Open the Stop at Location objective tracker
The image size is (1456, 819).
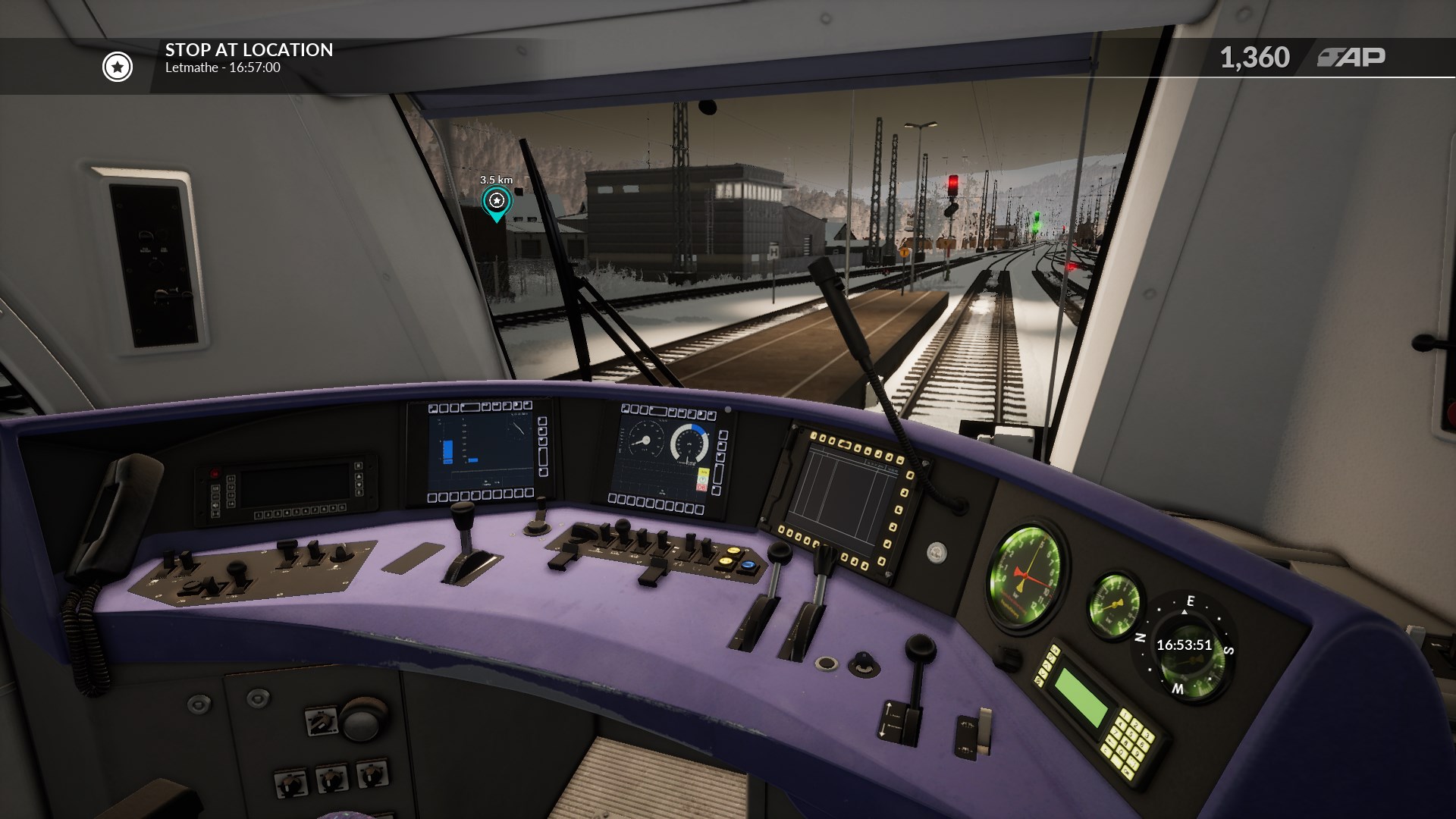click(249, 58)
